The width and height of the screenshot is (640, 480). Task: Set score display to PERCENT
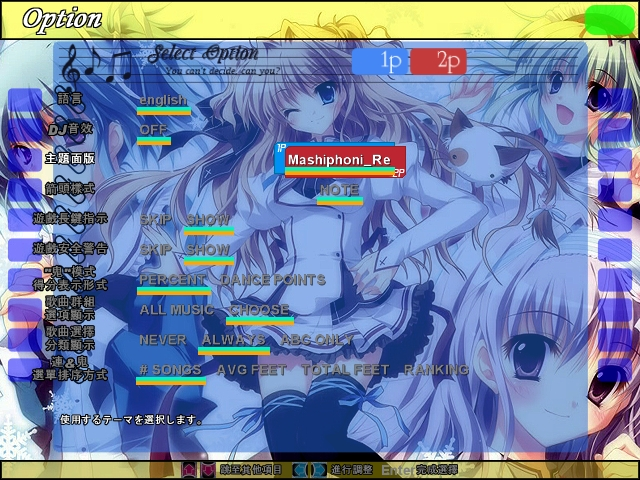pos(172,280)
